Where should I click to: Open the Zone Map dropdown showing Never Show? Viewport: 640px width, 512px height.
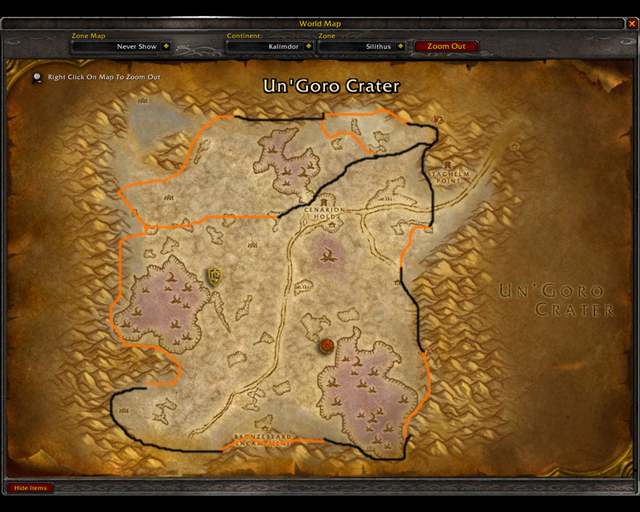click(x=165, y=46)
